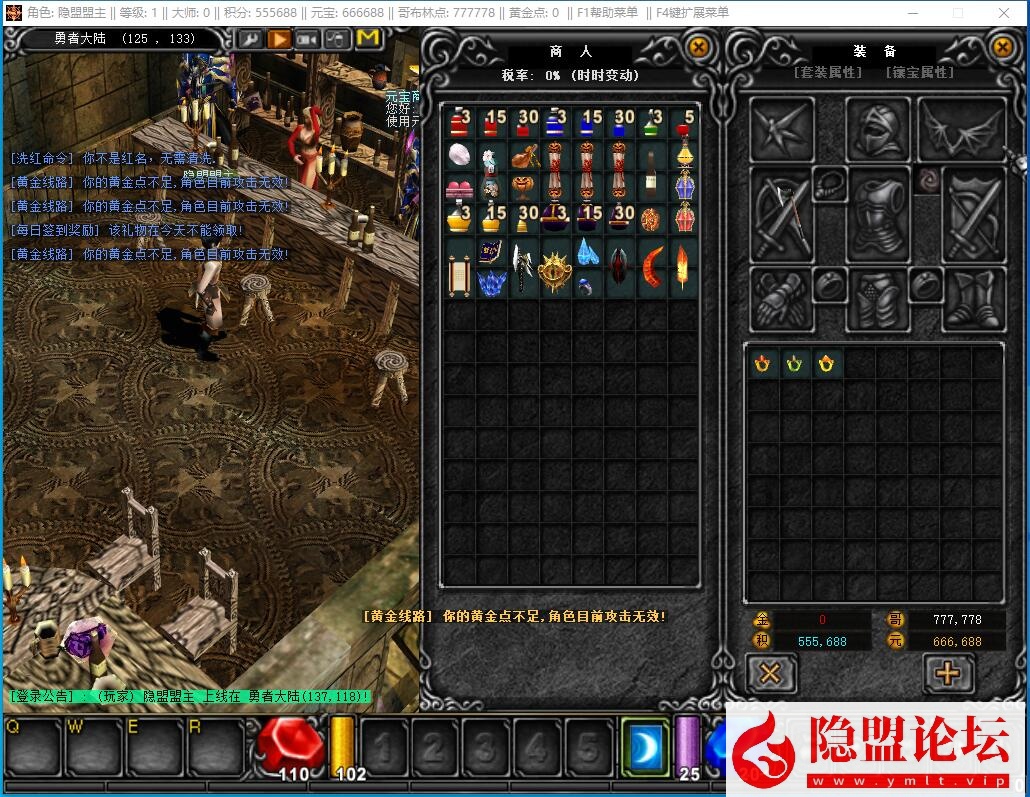The width and height of the screenshot is (1030, 797).
Task: Close the merchant shop window
Action: 699,46
